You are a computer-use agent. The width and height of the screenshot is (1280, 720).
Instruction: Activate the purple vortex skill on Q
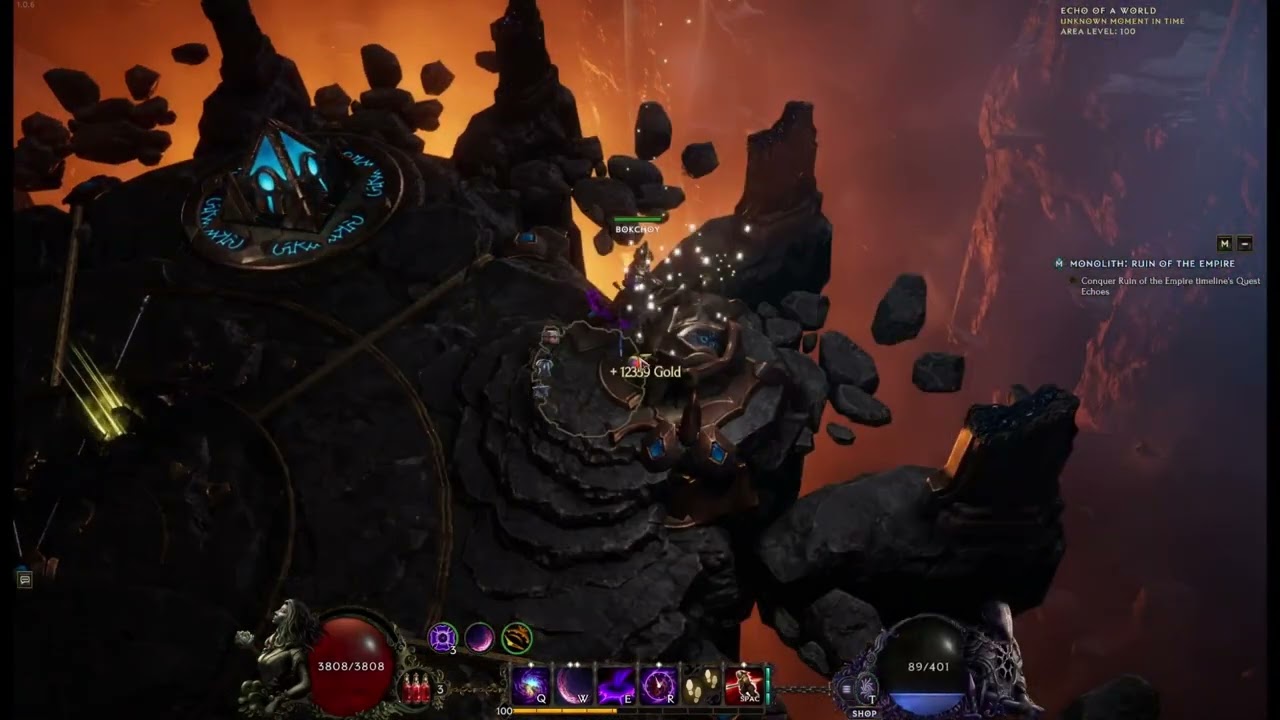(530, 686)
